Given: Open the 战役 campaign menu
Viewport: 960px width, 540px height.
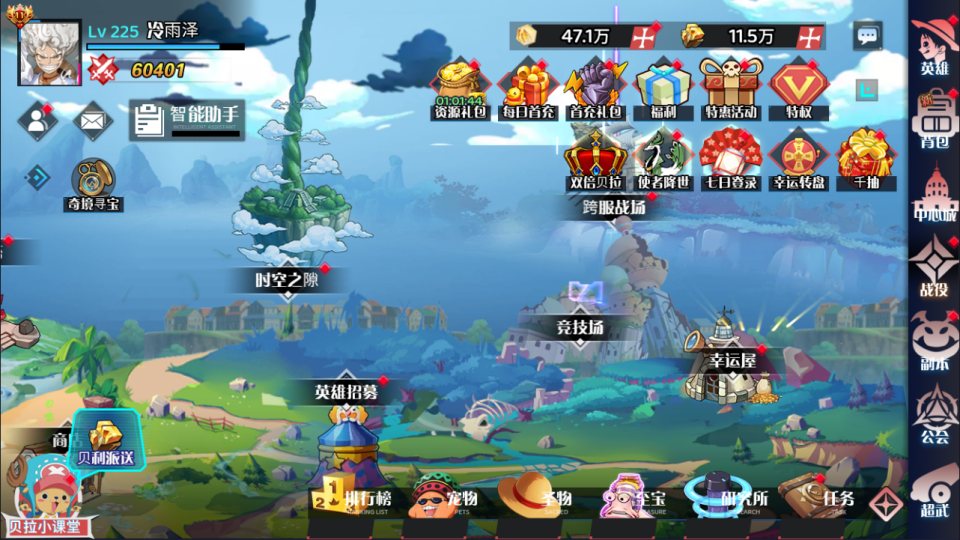Looking at the screenshot, I should [934, 267].
